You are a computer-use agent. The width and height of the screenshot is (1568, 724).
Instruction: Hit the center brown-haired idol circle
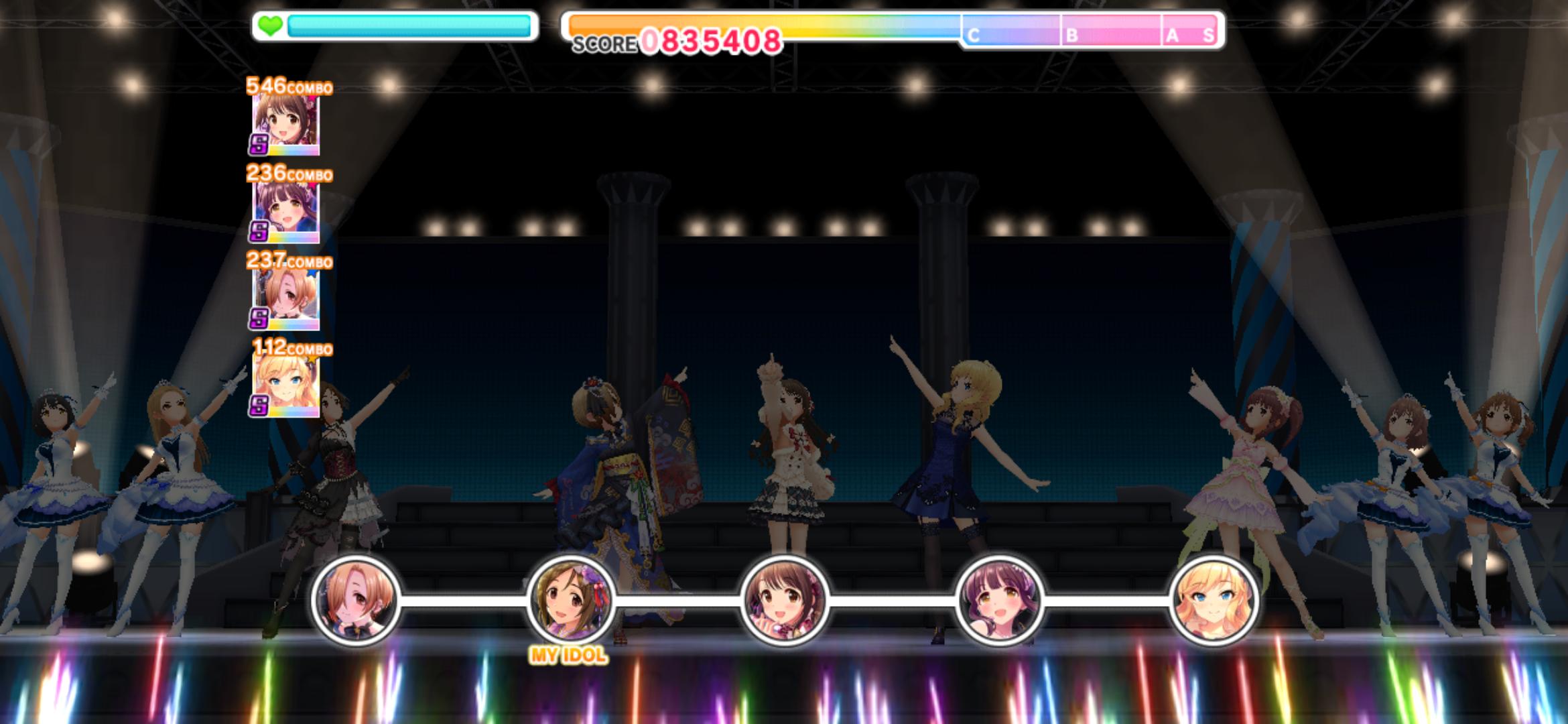click(785, 600)
